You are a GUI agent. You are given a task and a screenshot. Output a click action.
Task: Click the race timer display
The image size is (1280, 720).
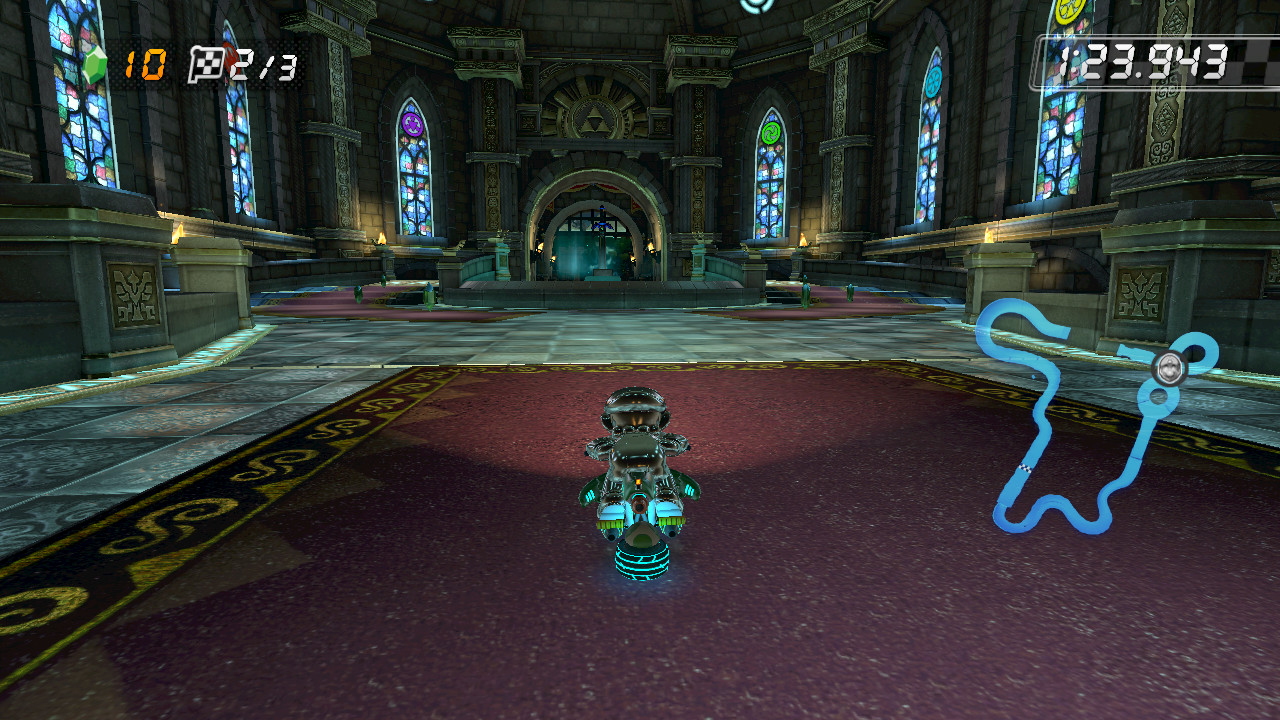1140,59
